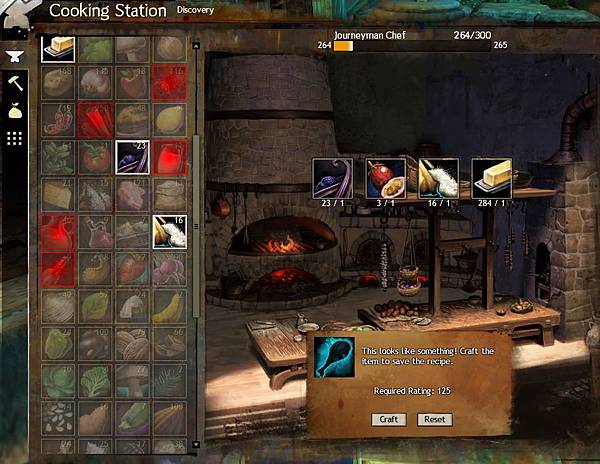Pick the yellow banana ingredient
This screenshot has height=464, width=600.
[169, 305]
